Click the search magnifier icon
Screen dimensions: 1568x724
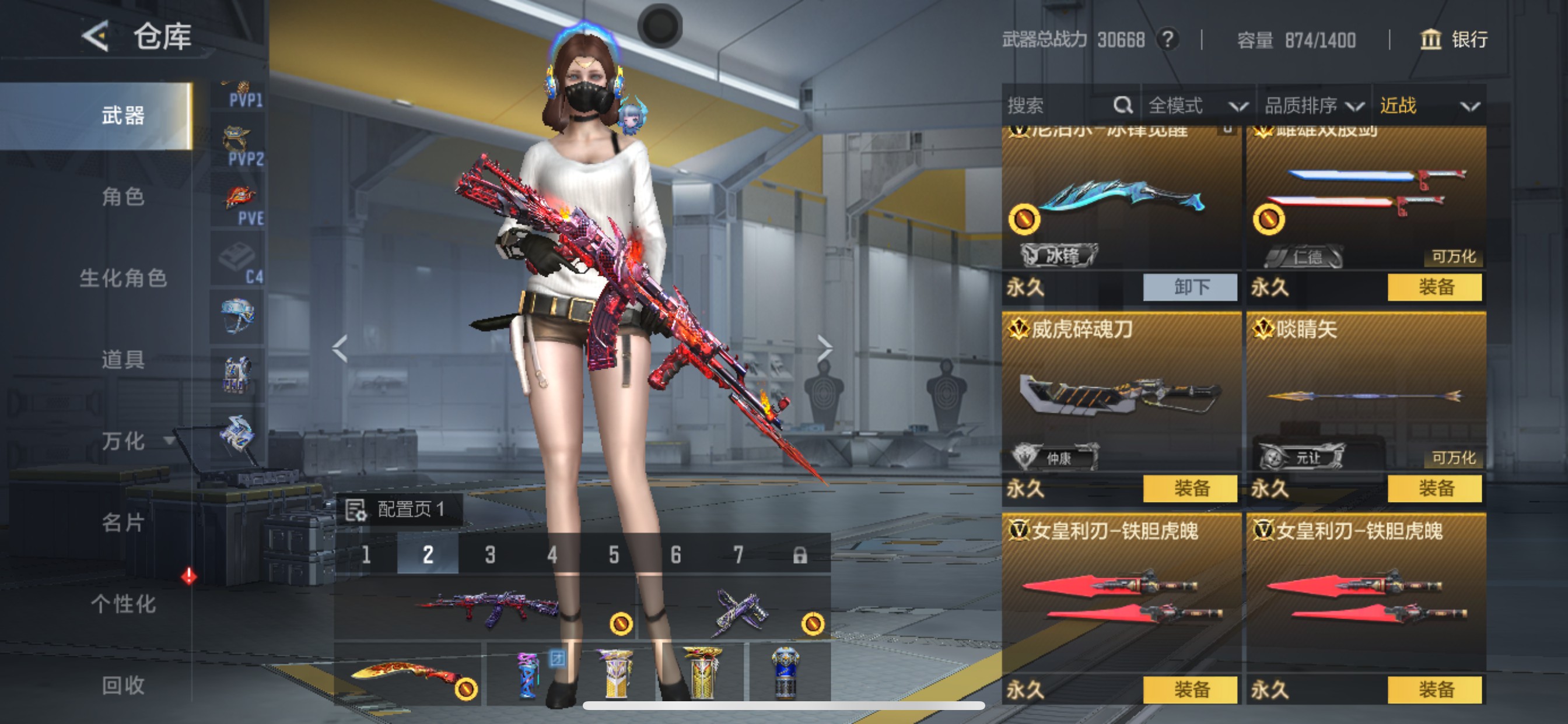pyautogui.click(x=1122, y=106)
